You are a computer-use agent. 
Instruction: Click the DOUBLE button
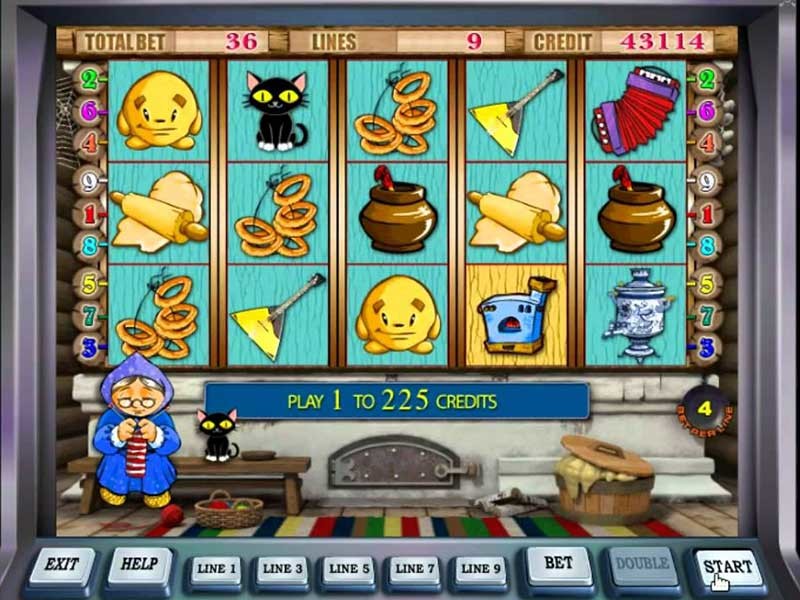642,566
